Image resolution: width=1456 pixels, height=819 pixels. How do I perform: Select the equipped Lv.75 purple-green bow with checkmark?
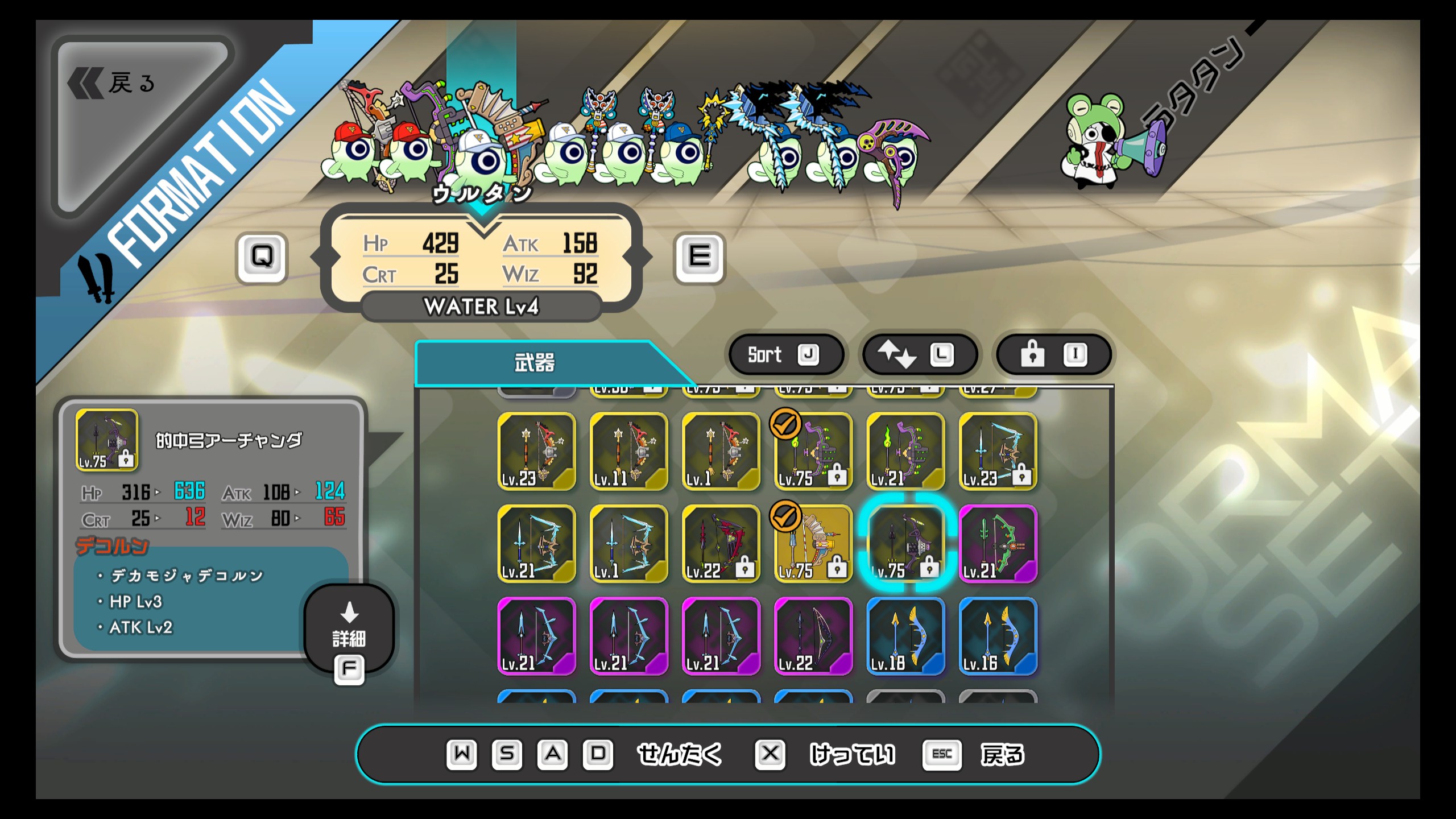click(x=813, y=452)
